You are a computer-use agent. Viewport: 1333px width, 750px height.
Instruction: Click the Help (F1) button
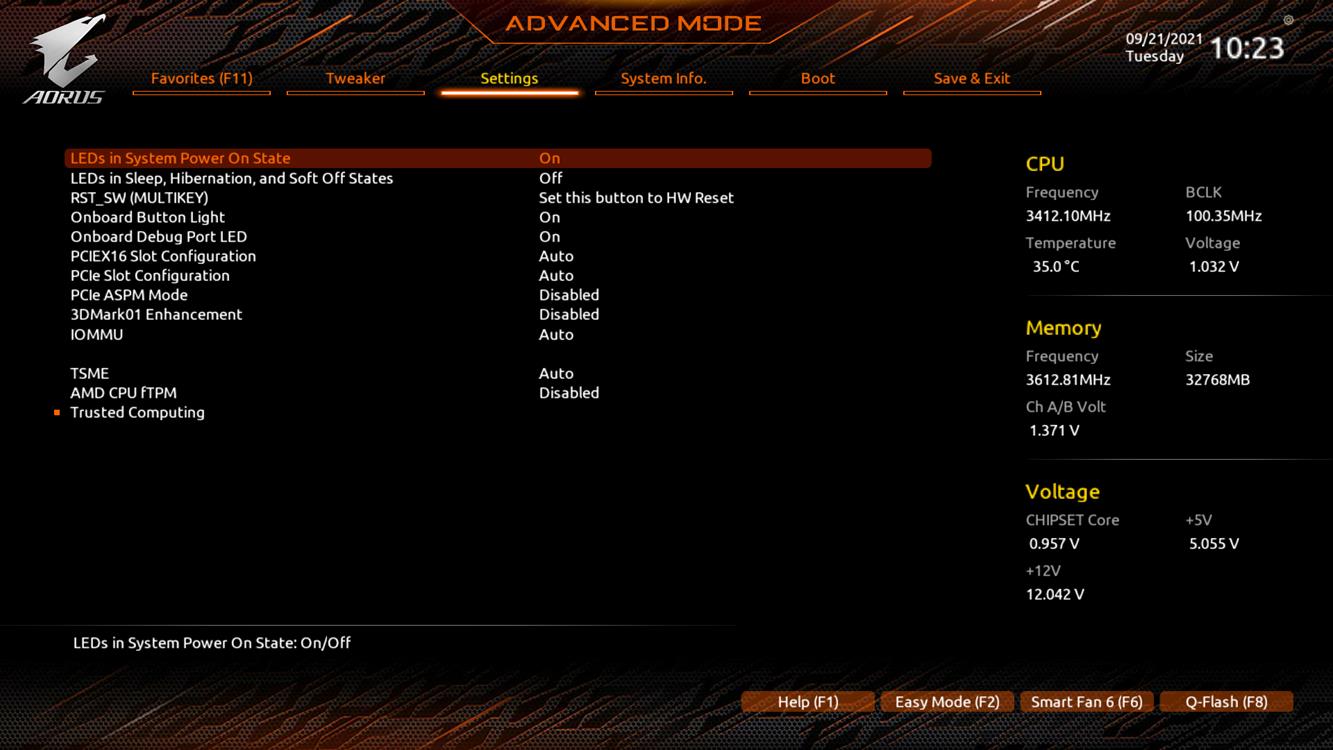point(808,702)
